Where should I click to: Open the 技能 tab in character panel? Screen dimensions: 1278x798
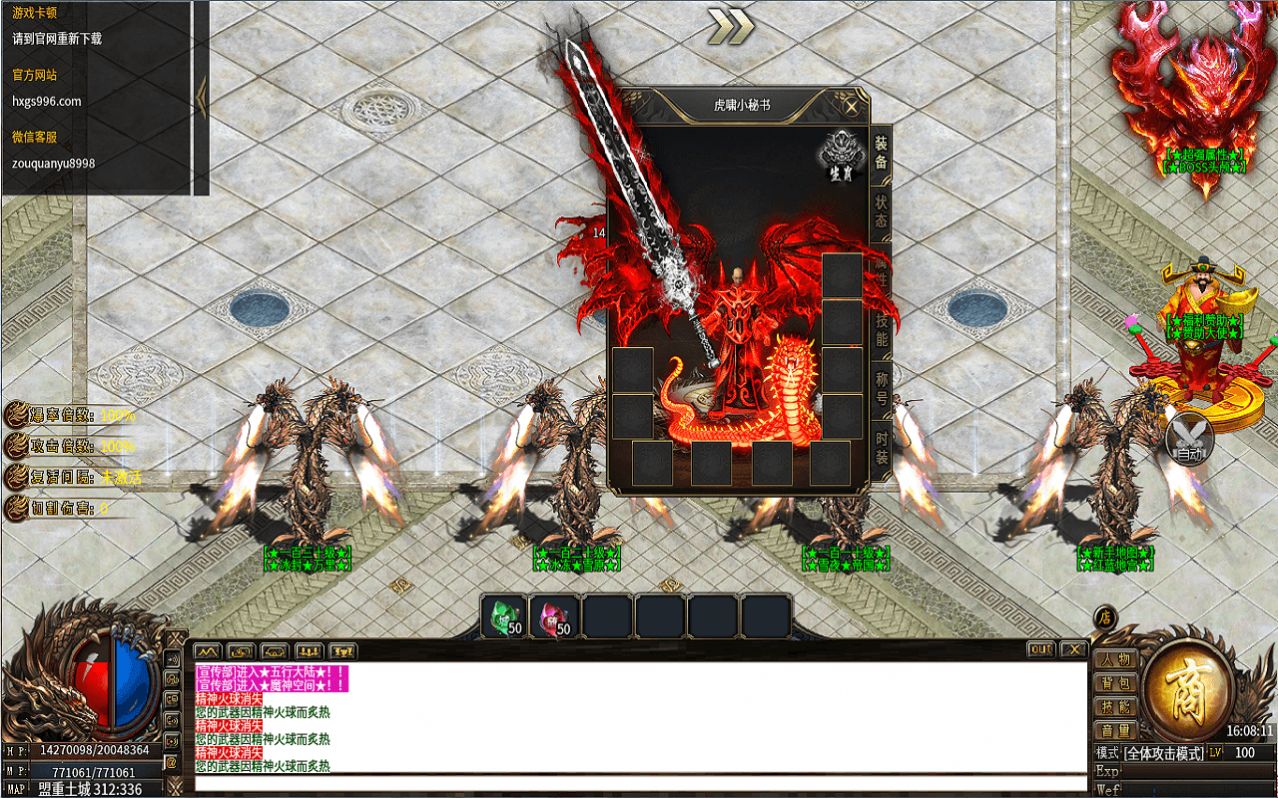click(881, 330)
